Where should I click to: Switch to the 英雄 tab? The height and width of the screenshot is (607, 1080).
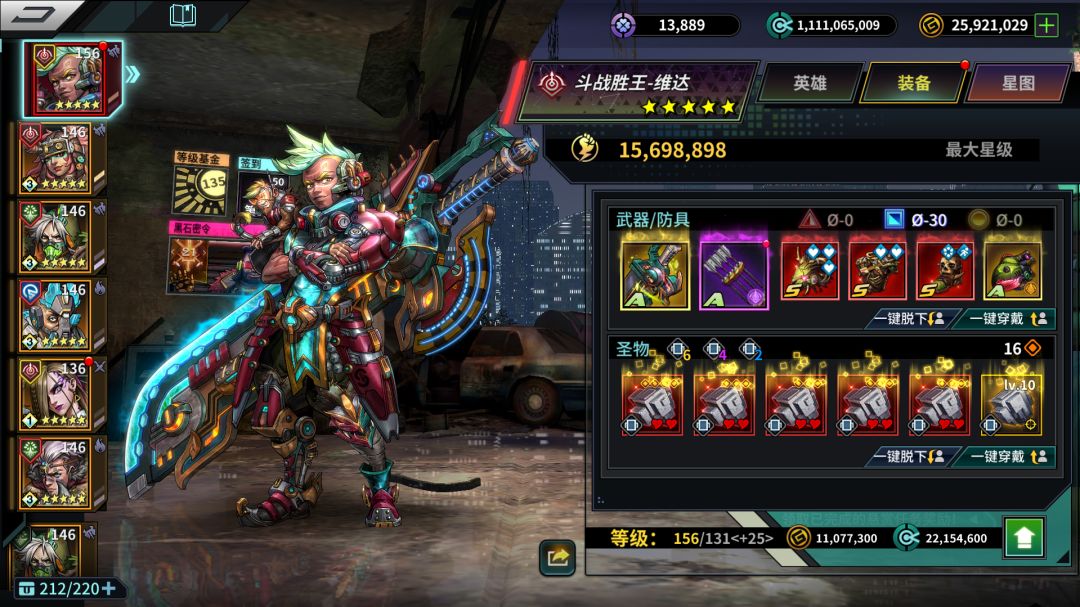[810, 83]
